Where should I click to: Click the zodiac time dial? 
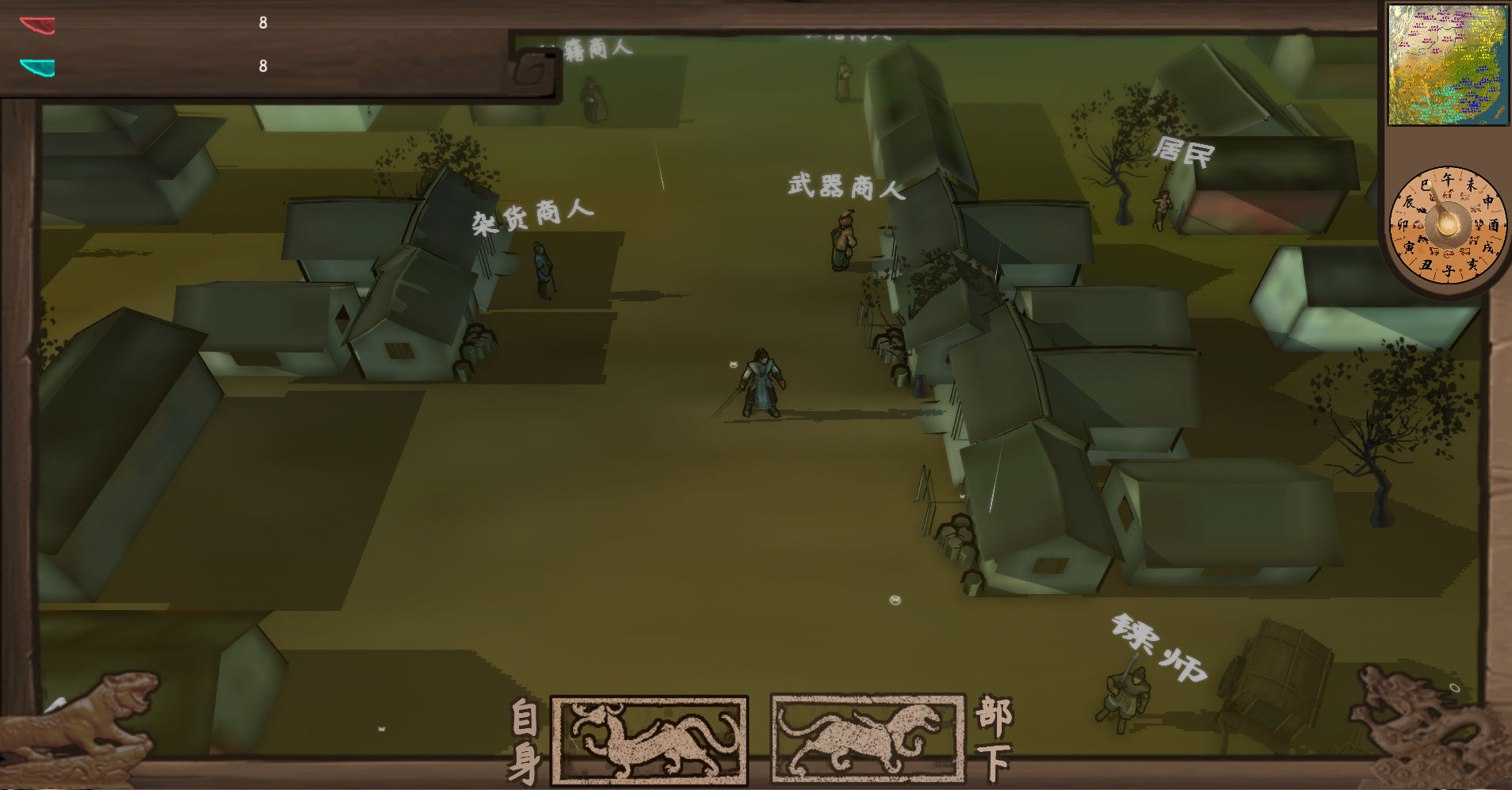1447,225
